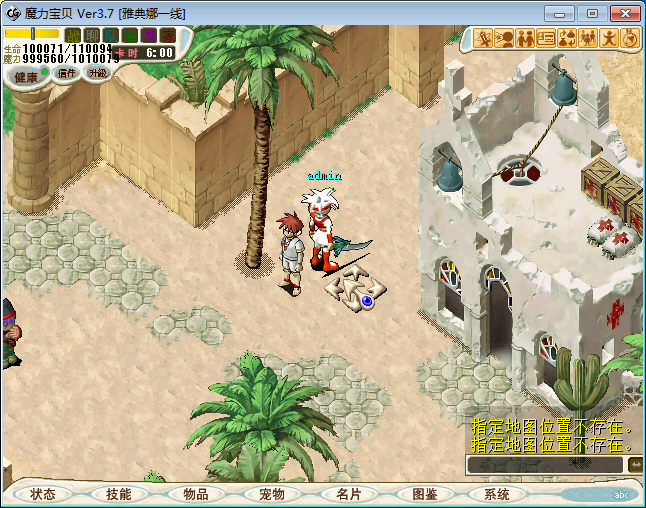
Task: Toggle the 队 party switch
Action: click(x=111, y=35)
